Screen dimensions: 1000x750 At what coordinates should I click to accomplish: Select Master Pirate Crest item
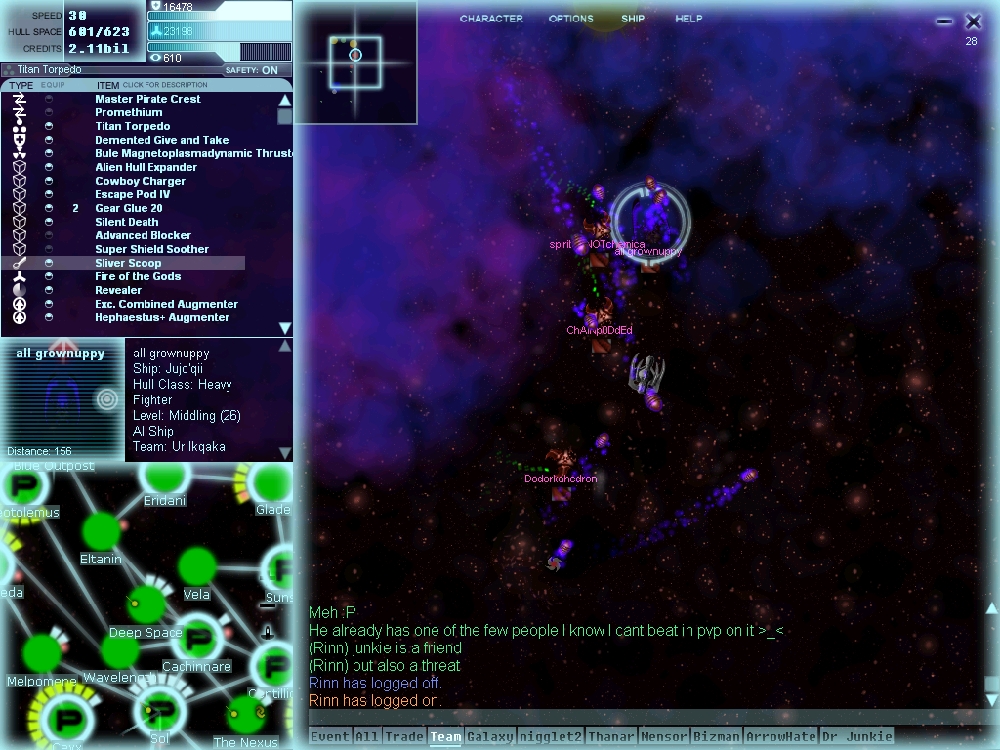point(147,99)
